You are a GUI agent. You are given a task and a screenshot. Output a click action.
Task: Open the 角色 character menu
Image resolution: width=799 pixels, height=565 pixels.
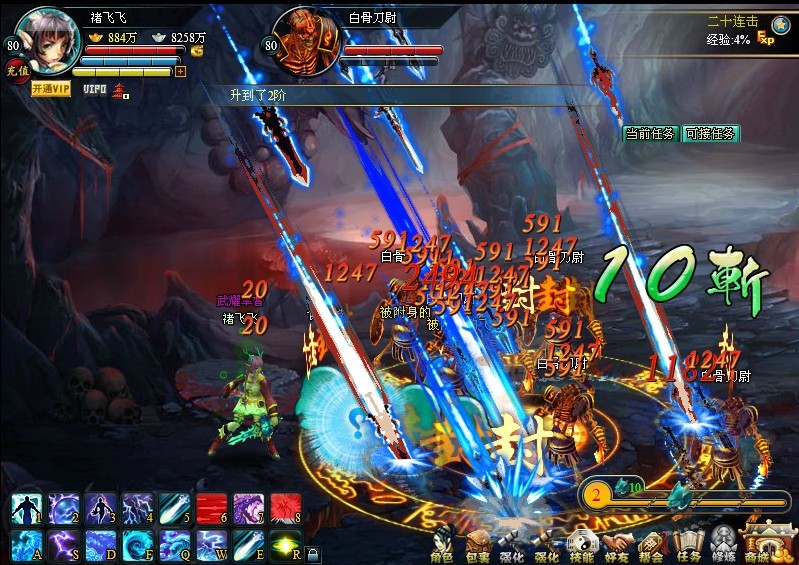442,544
